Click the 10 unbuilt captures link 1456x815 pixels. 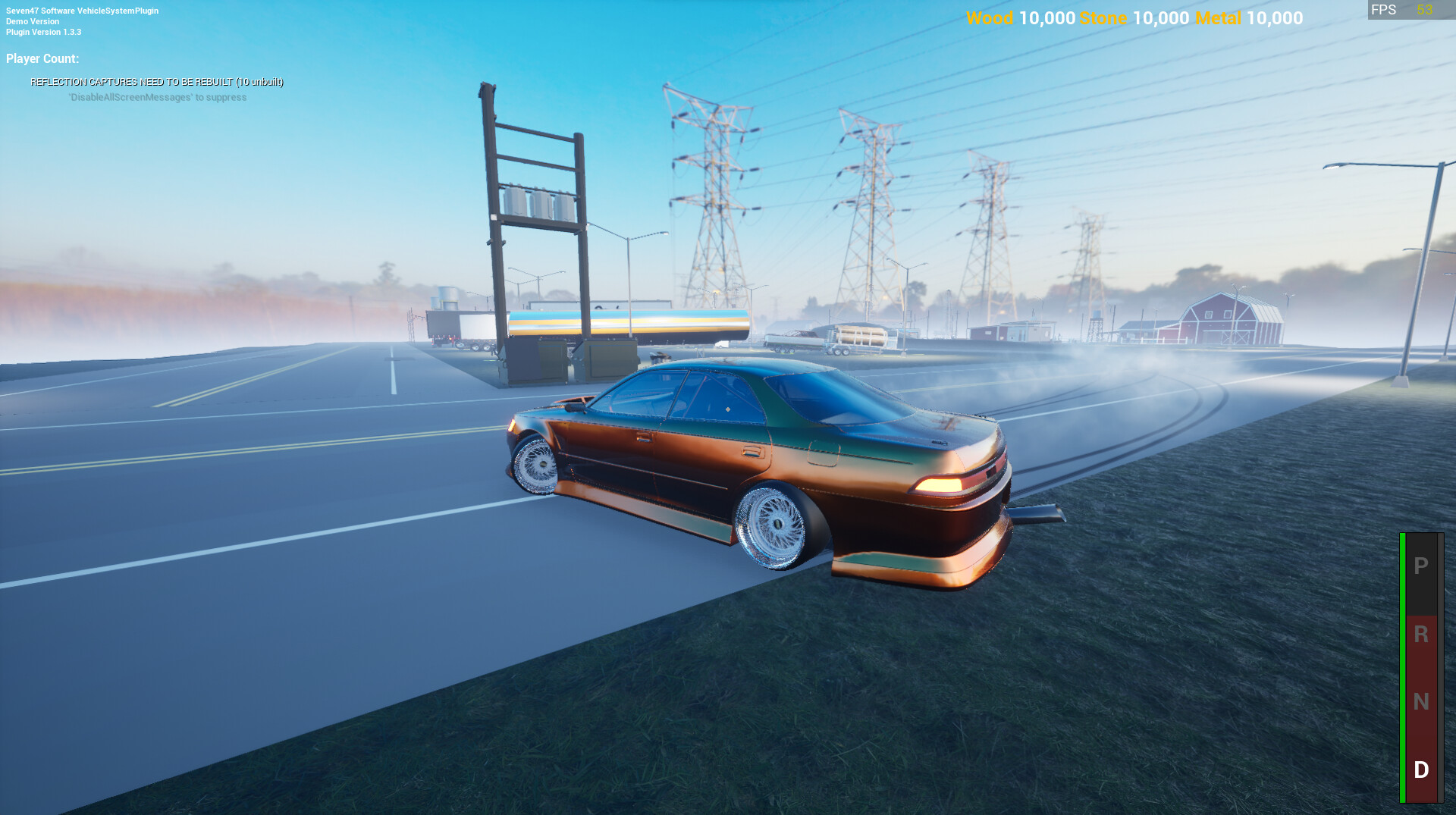260,81
